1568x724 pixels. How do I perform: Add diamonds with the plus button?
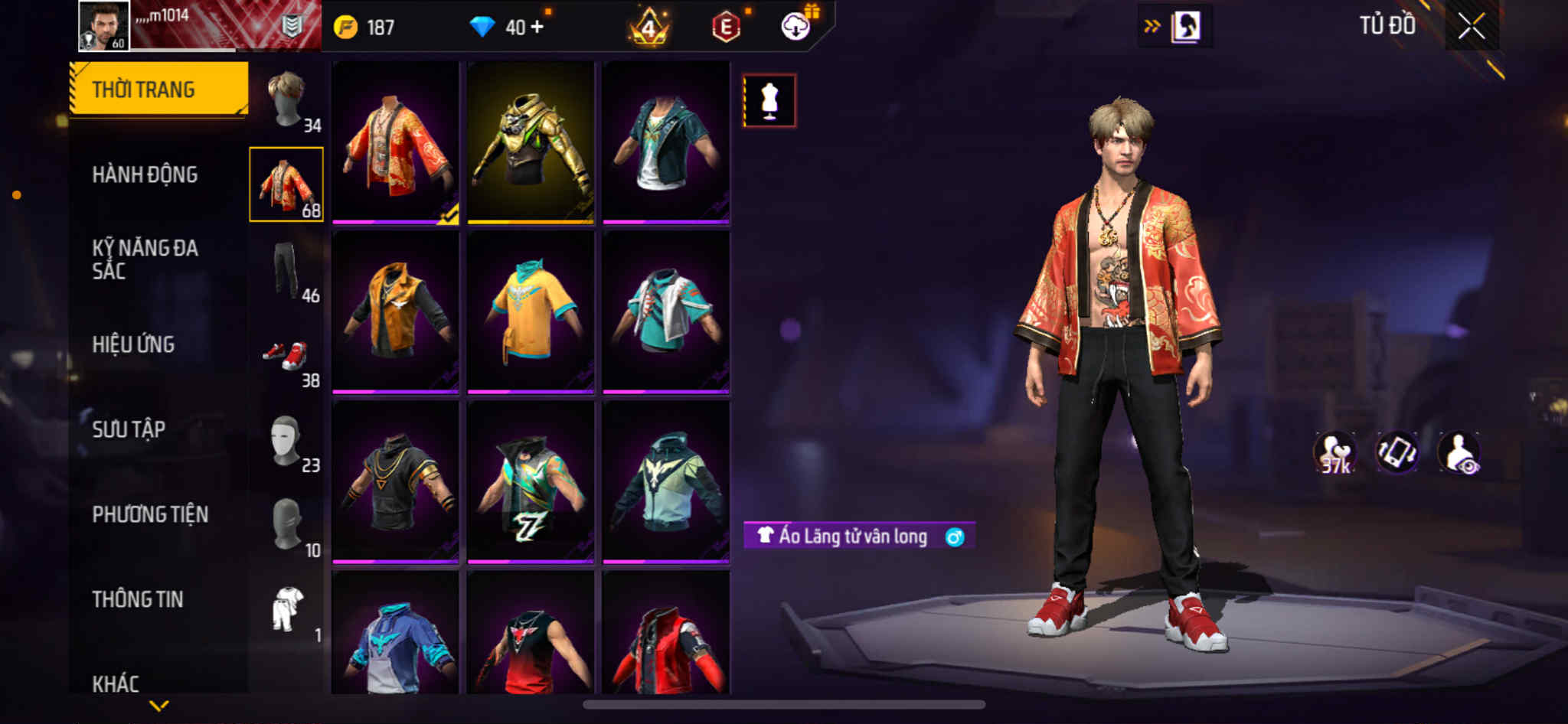537,28
